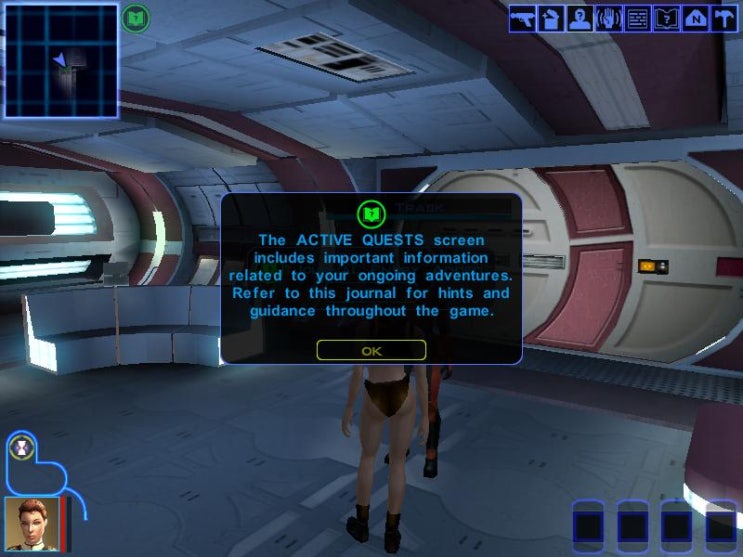
Task: Open the Map screen N icon
Action: (696, 18)
